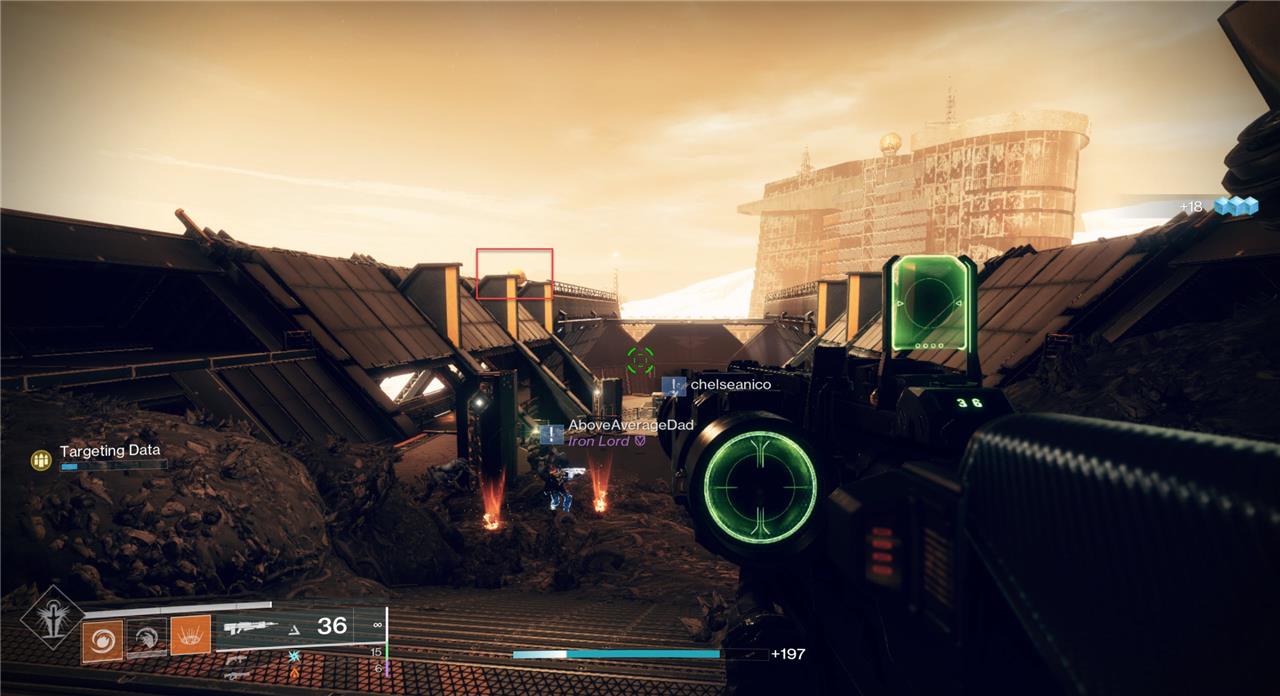Image resolution: width=1280 pixels, height=696 pixels.
Task: Select the orange swirl grenade ability icon
Action: coord(102,639)
